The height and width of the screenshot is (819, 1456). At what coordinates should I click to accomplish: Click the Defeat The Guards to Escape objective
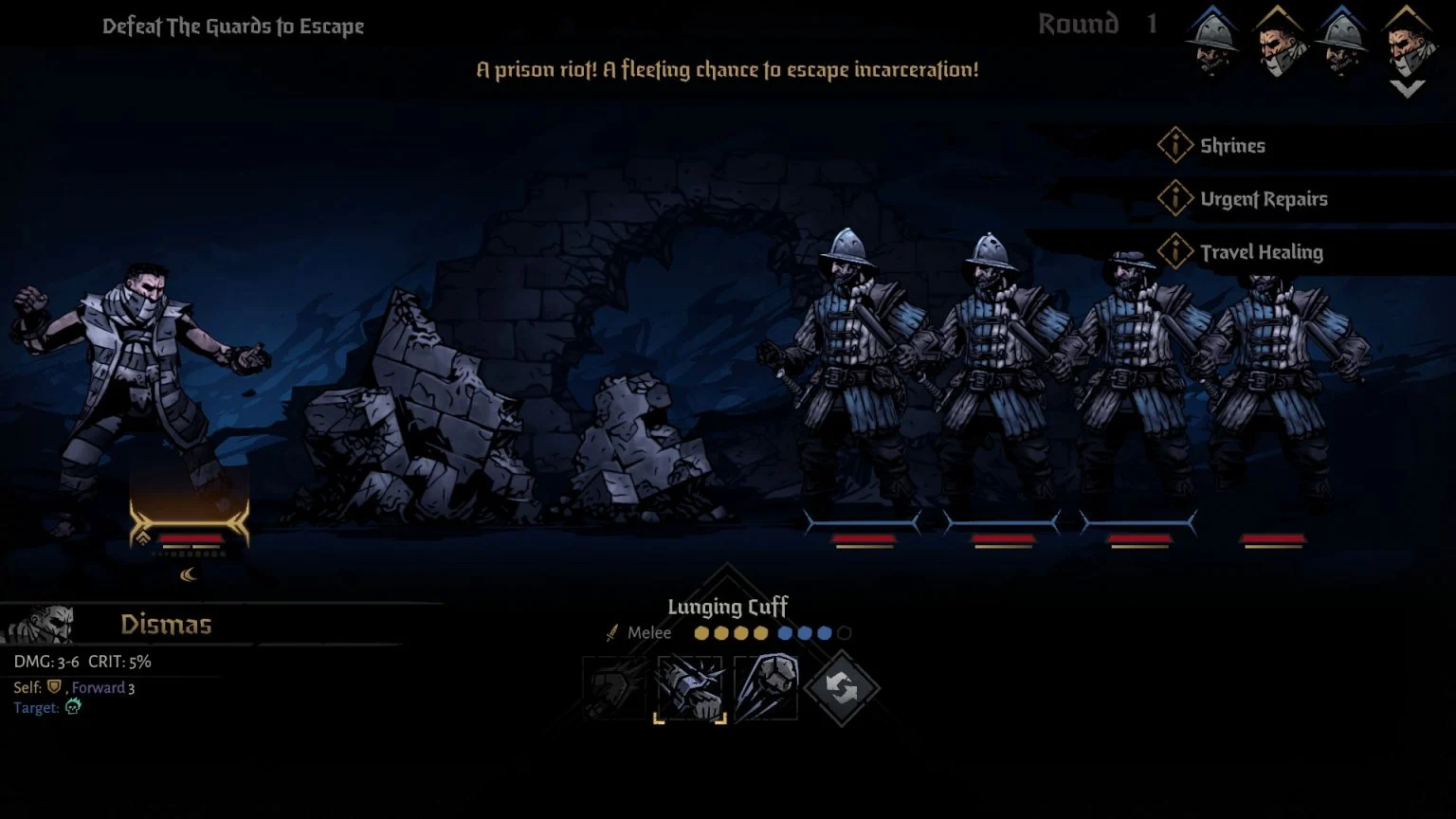tap(233, 26)
